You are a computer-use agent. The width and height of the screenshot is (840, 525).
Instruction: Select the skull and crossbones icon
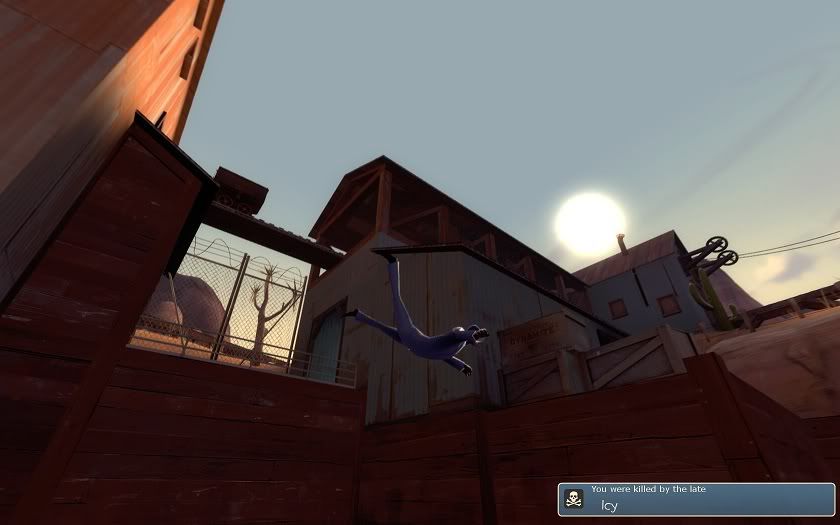[574, 498]
